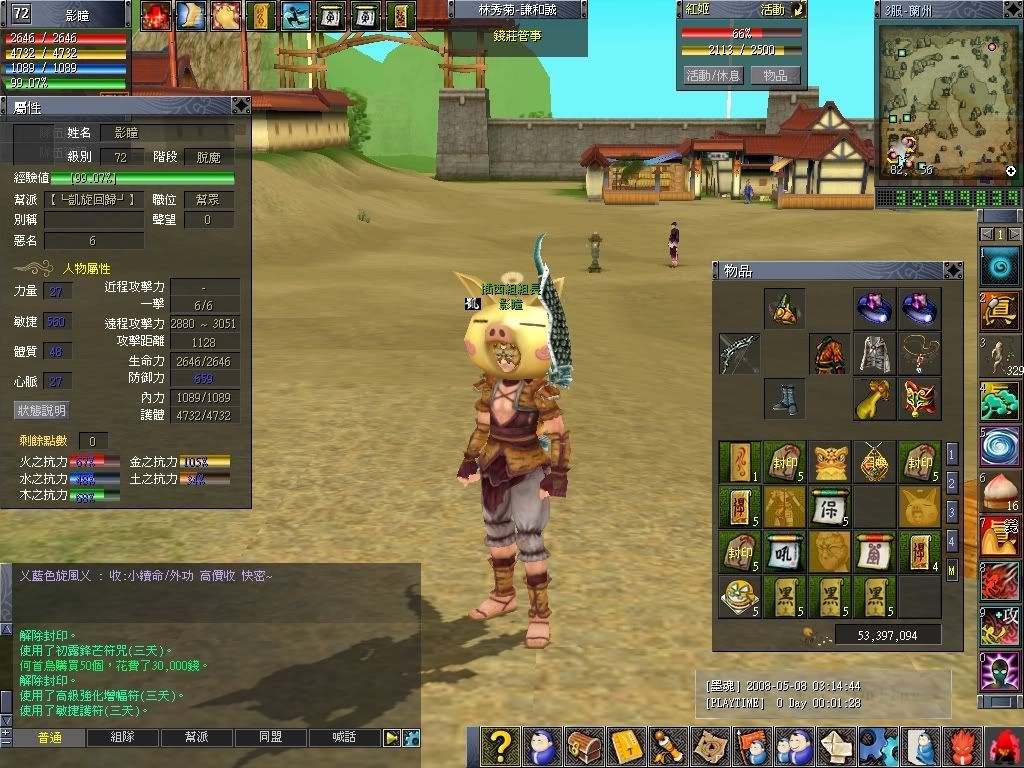Select the equipped bow in the weapon slot
Image resolution: width=1024 pixels, height=768 pixels.
click(739, 354)
